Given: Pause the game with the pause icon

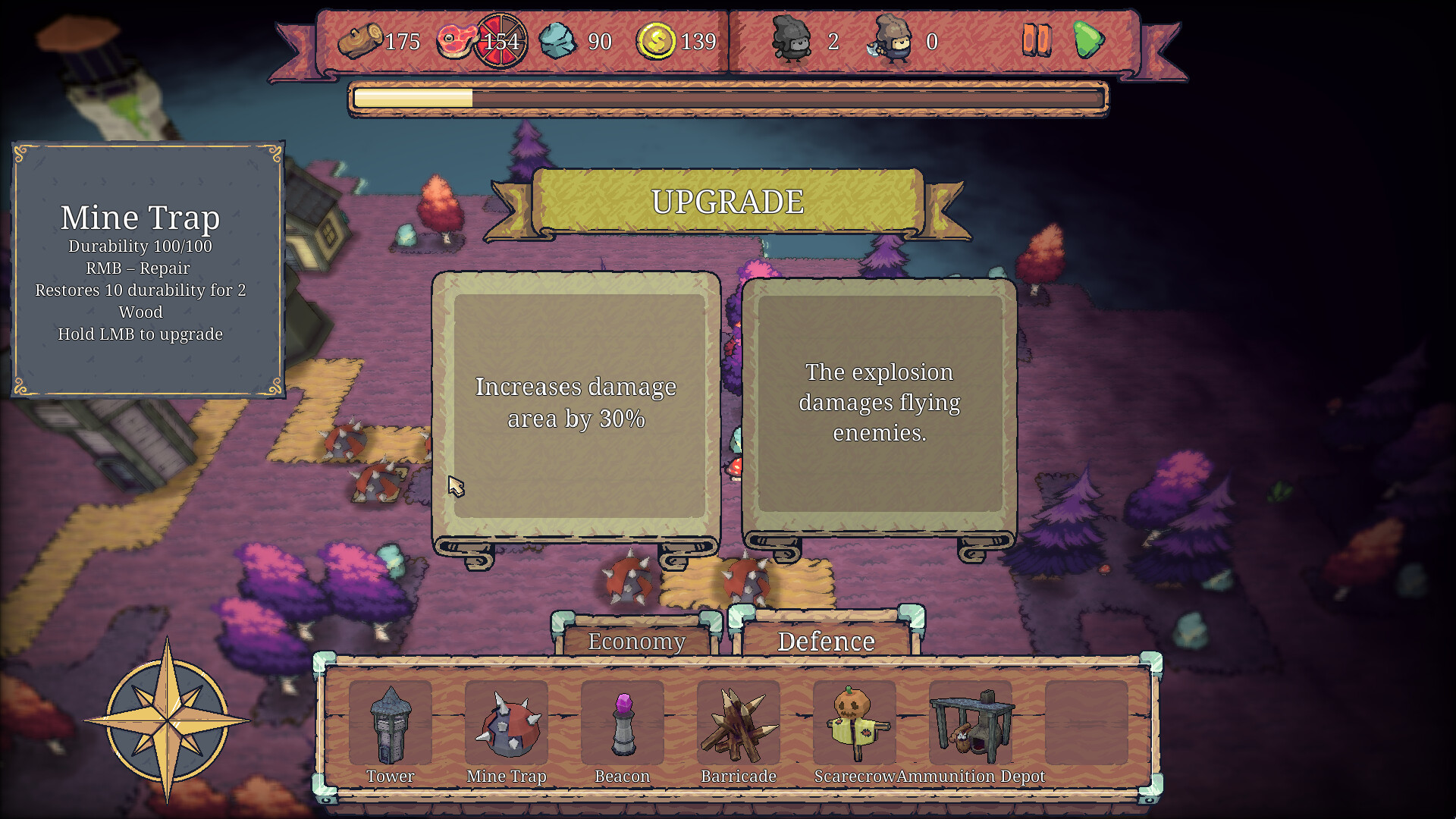Looking at the screenshot, I should click(1037, 42).
